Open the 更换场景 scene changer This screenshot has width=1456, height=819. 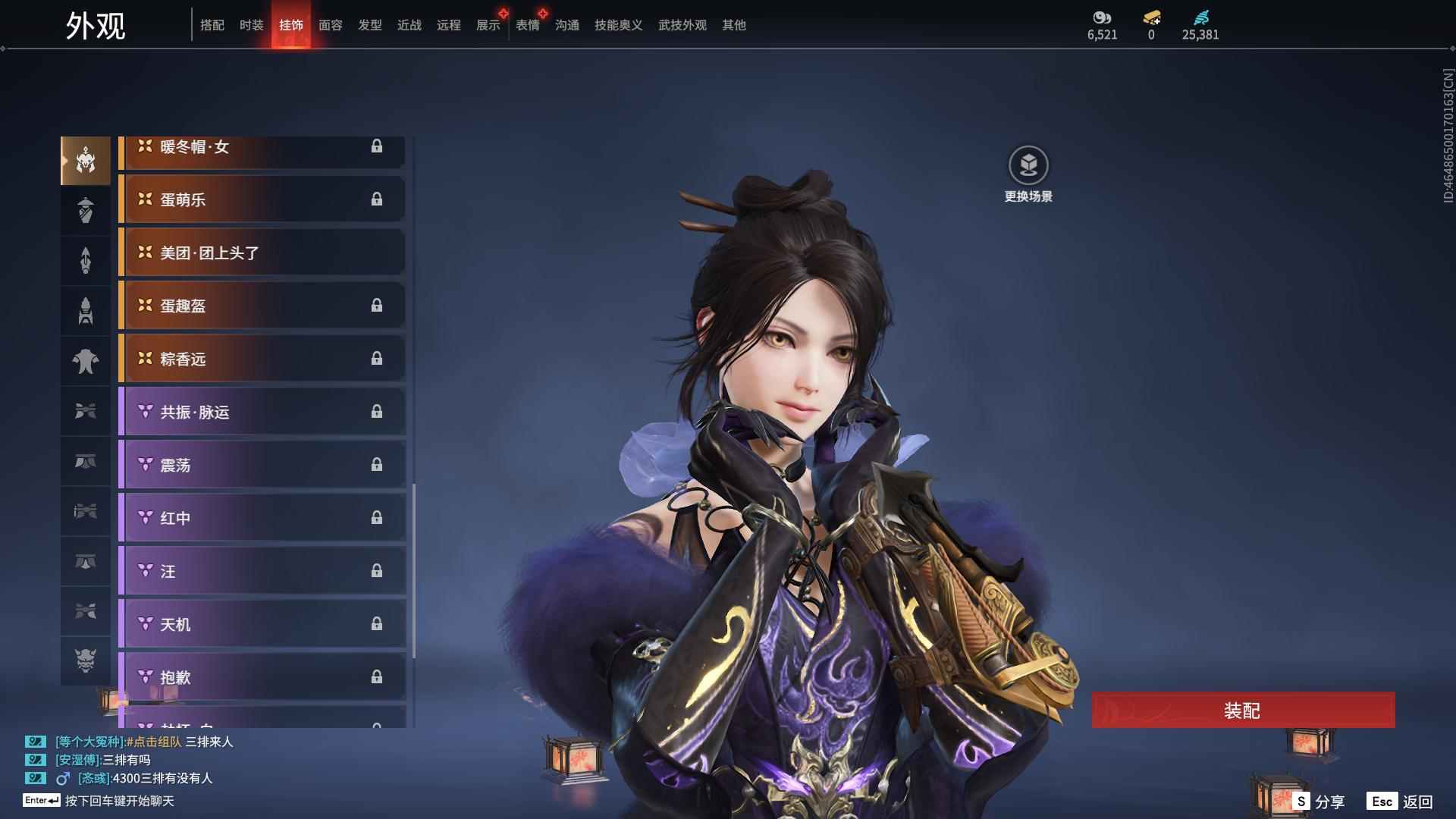pos(1028,166)
